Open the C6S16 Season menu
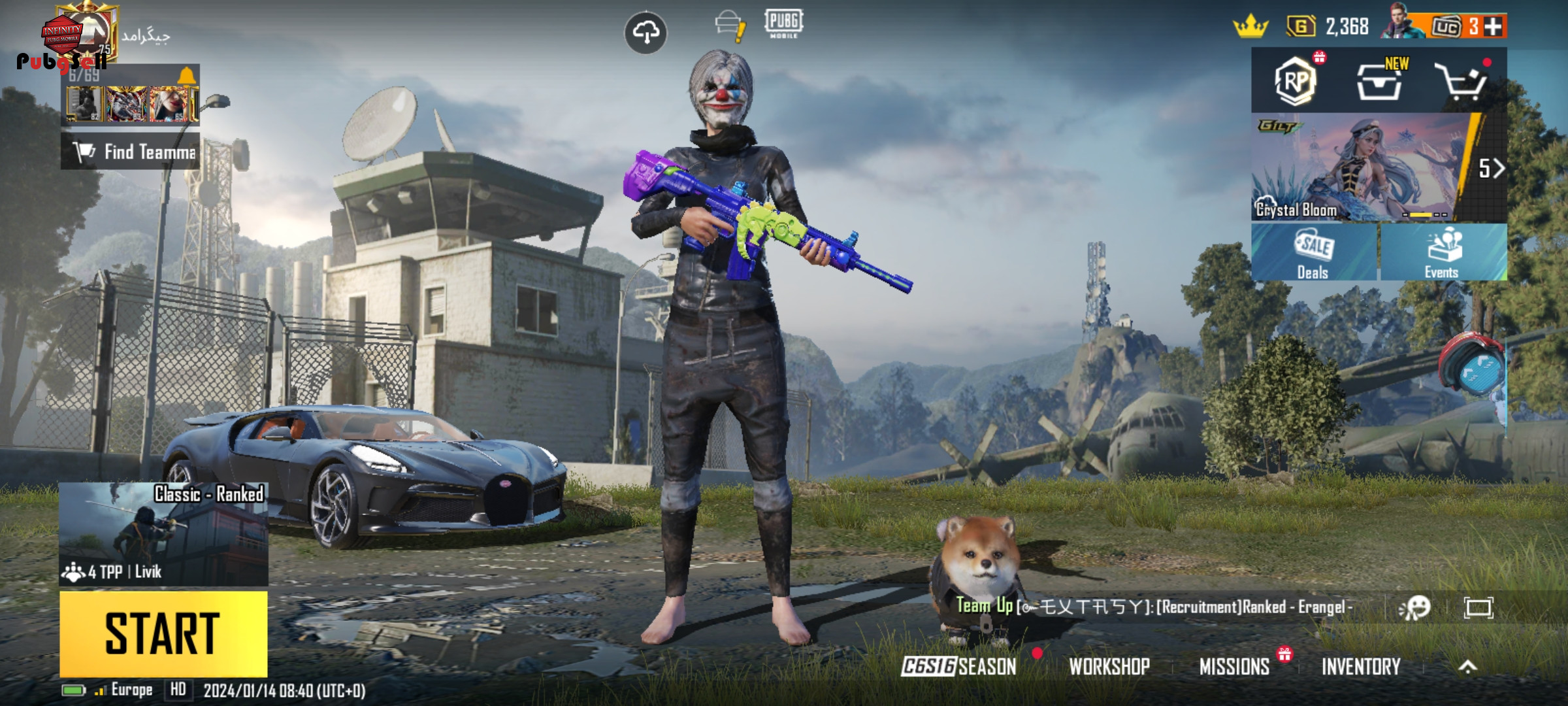Screen dimensions: 1568x706 click(959, 667)
